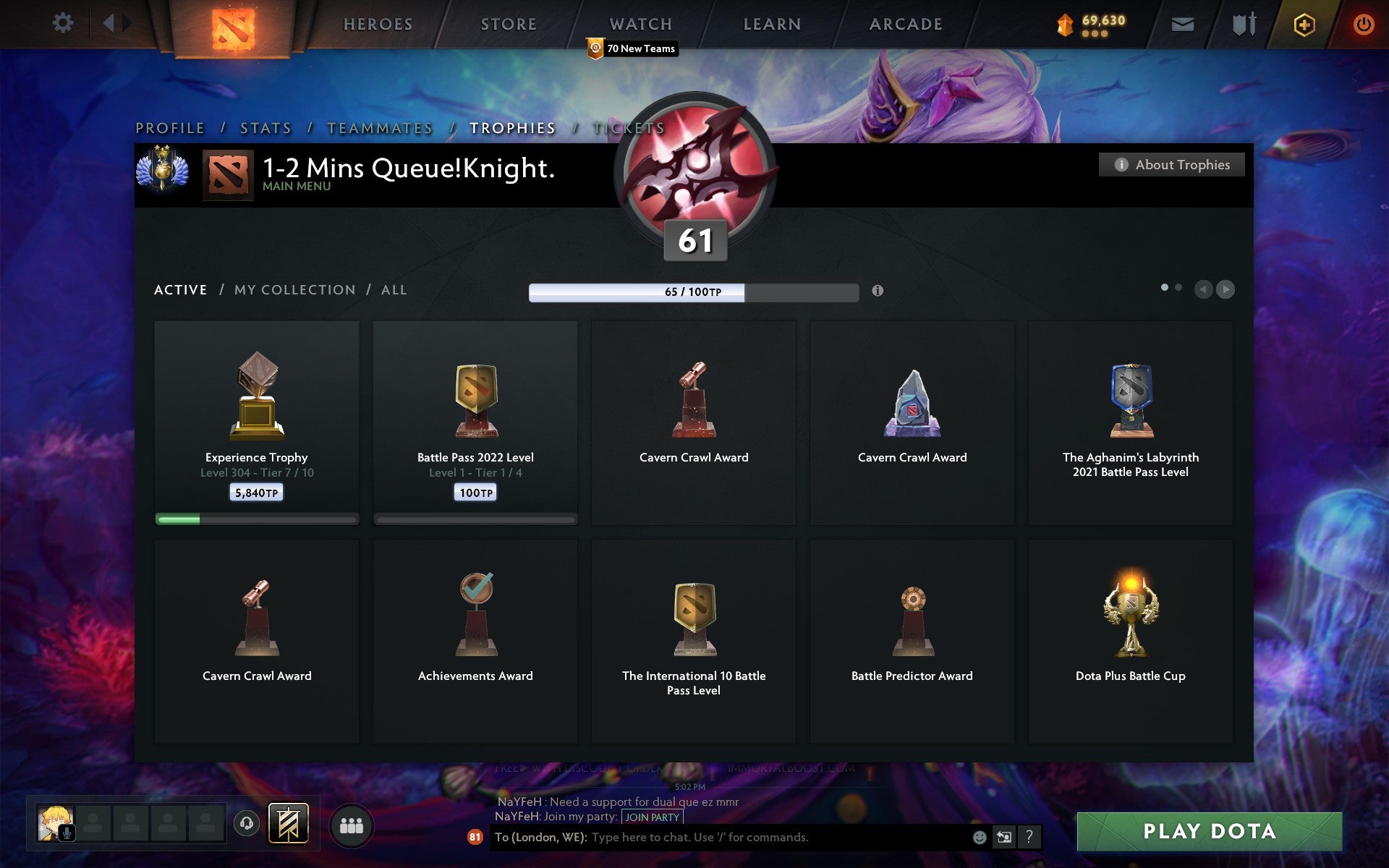Open the emoticon picker in chat bar

[x=982, y=837]
